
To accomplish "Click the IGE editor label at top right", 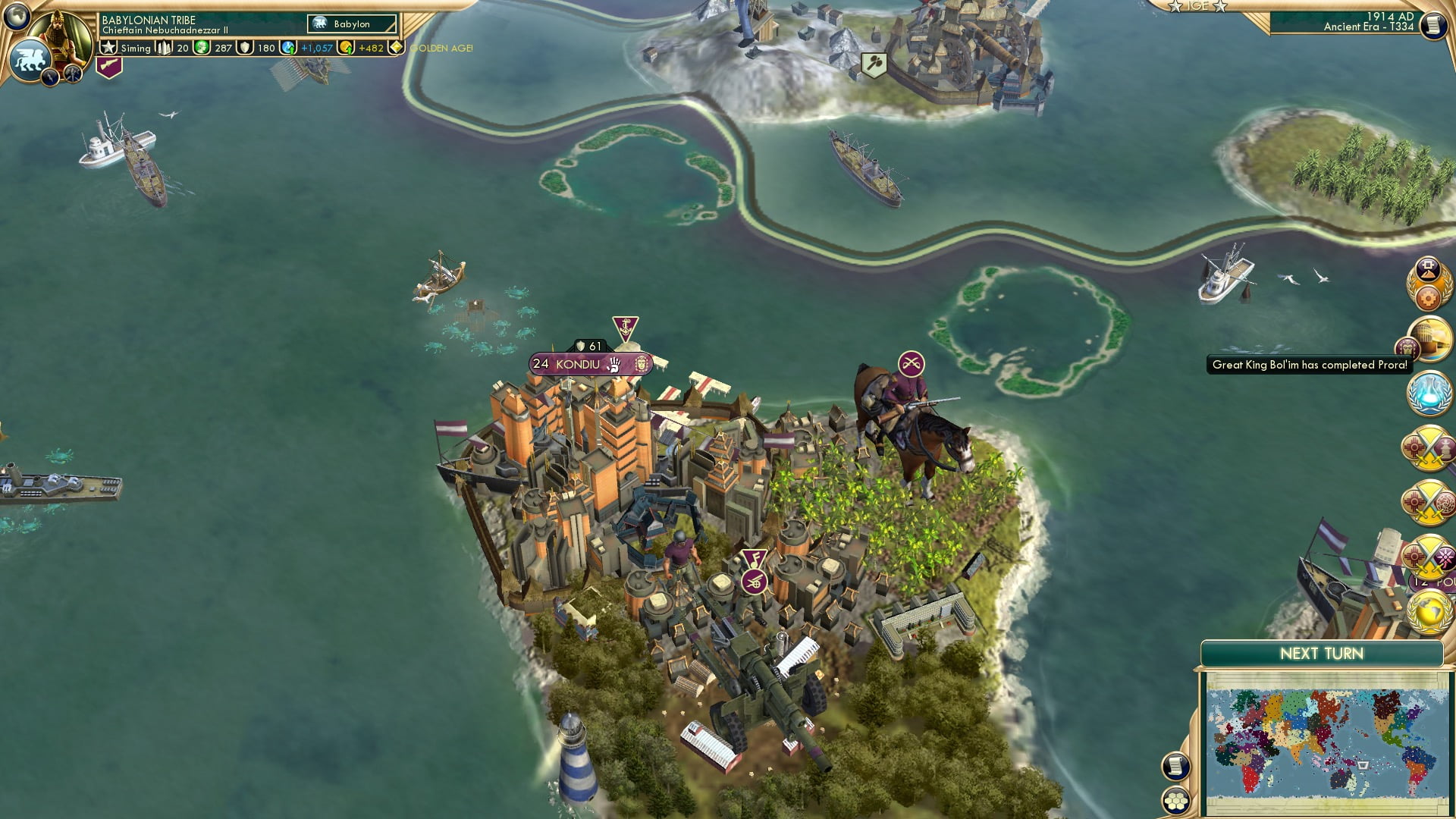I will click(x=1197, y=6).
